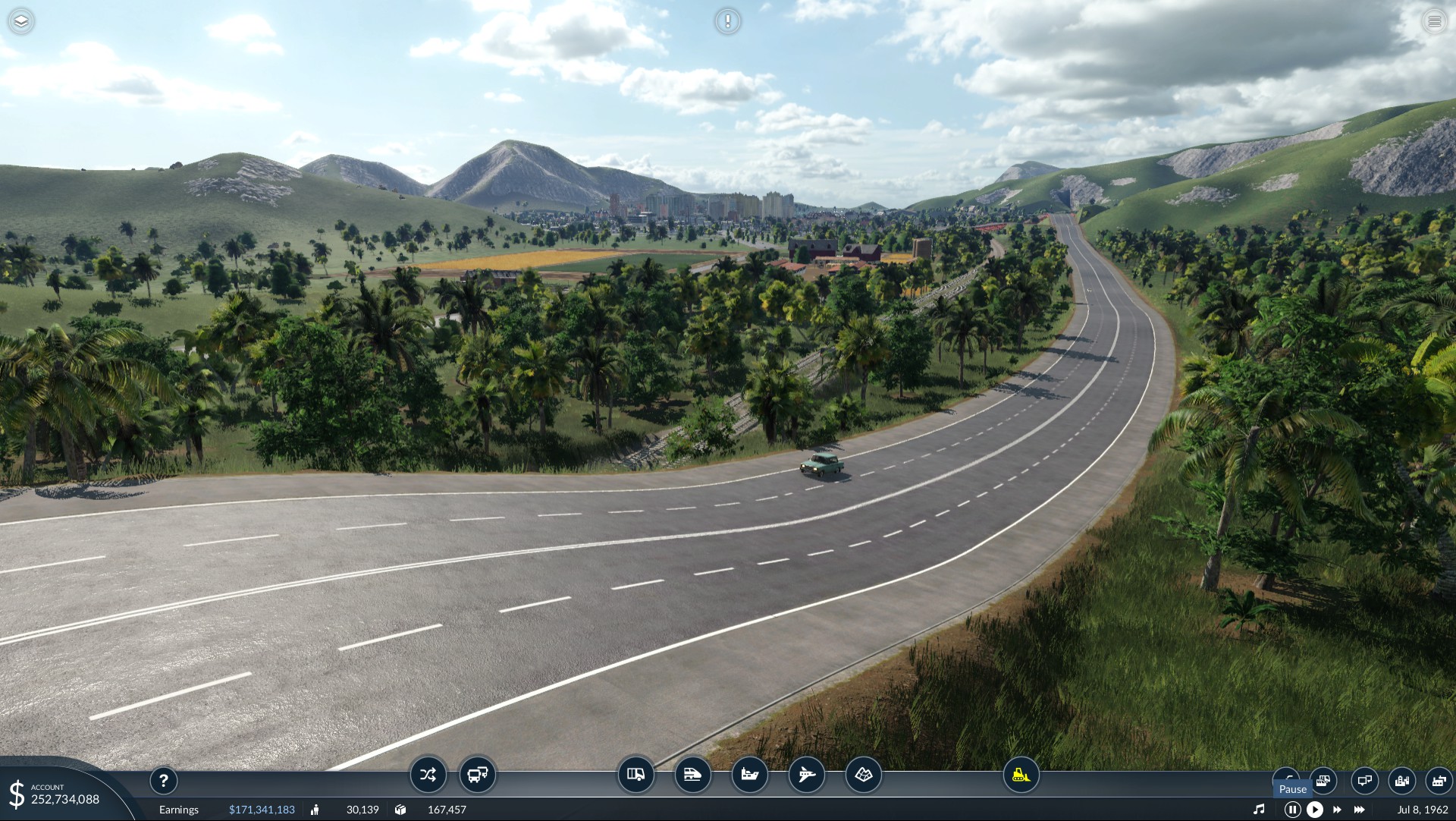This screenshot has width=1456, height=821.
Task: Activate the yellow bulldozer tool
Action: pos(1021,775)
